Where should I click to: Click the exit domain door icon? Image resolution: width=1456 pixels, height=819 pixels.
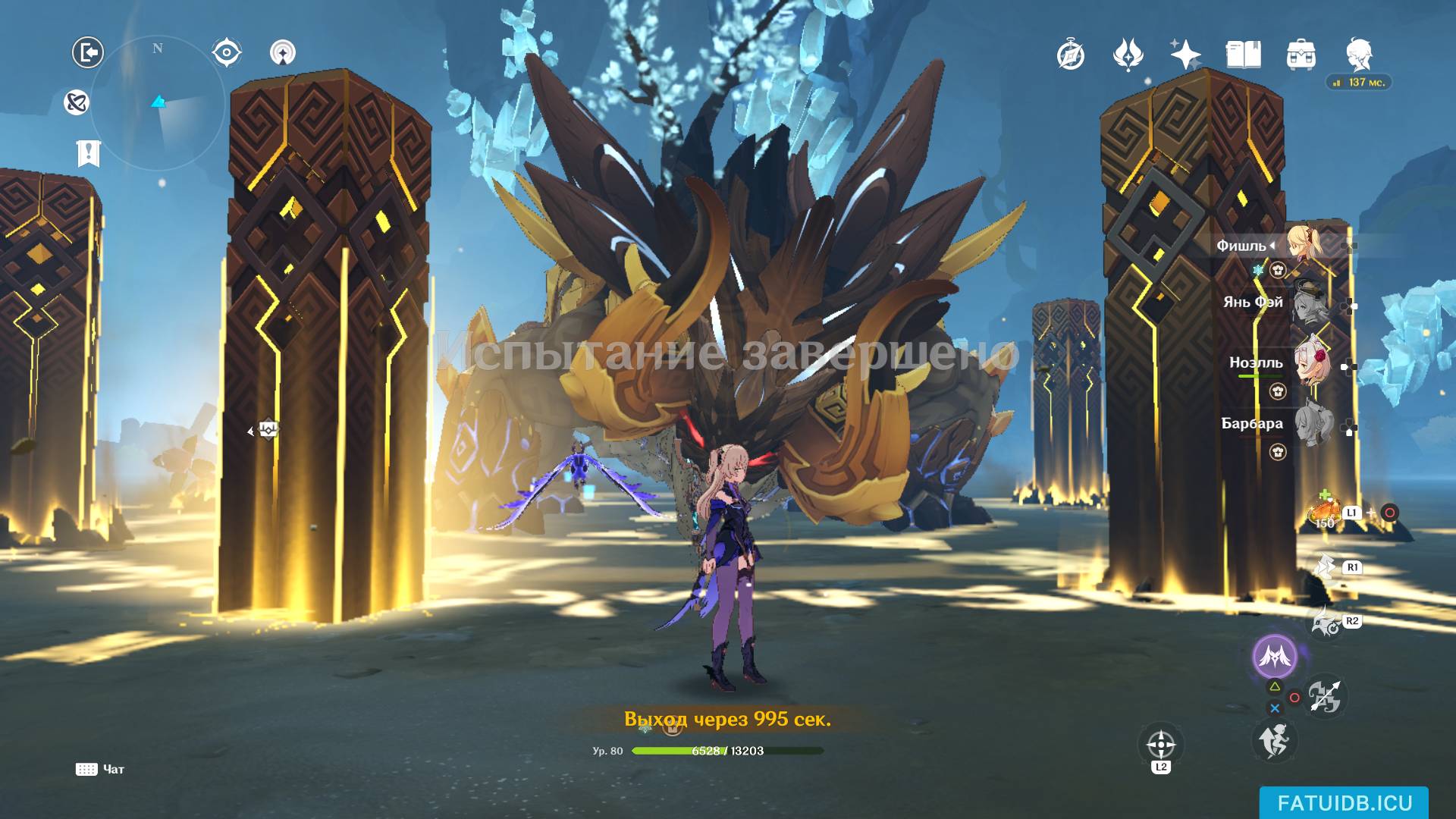click(88, 52)
